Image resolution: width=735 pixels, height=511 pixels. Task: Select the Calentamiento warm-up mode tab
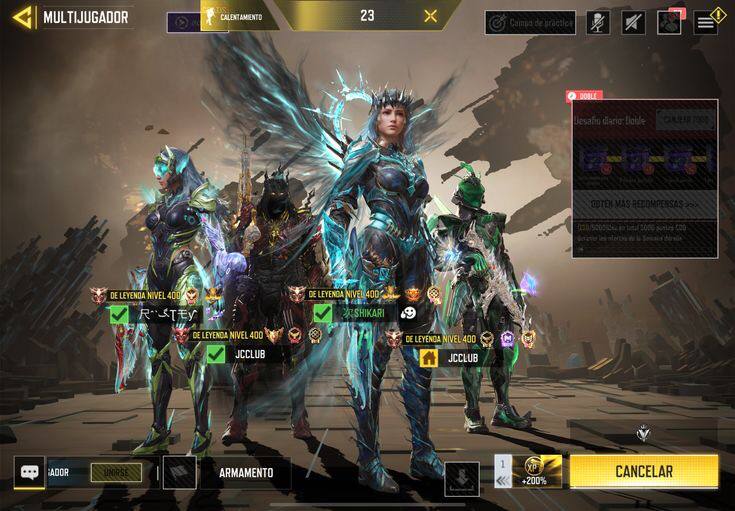[237, 16]
